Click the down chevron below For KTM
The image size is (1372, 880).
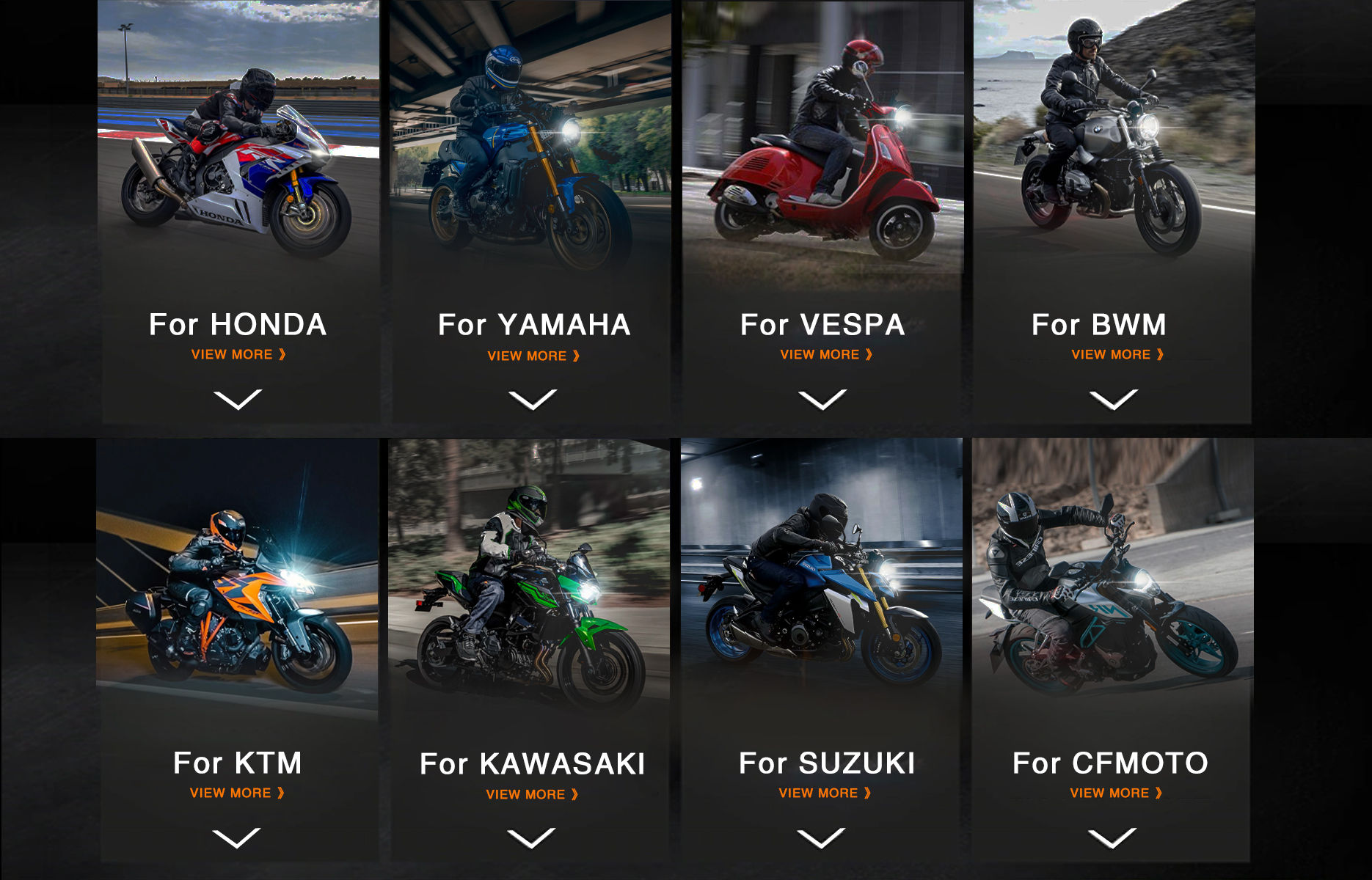[236, 837]
